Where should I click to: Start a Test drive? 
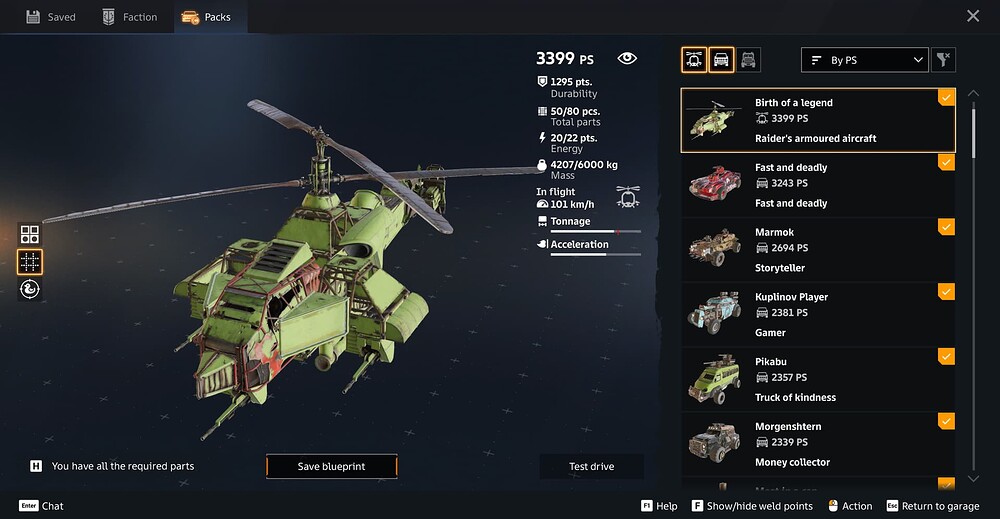(x=591, y=466)
